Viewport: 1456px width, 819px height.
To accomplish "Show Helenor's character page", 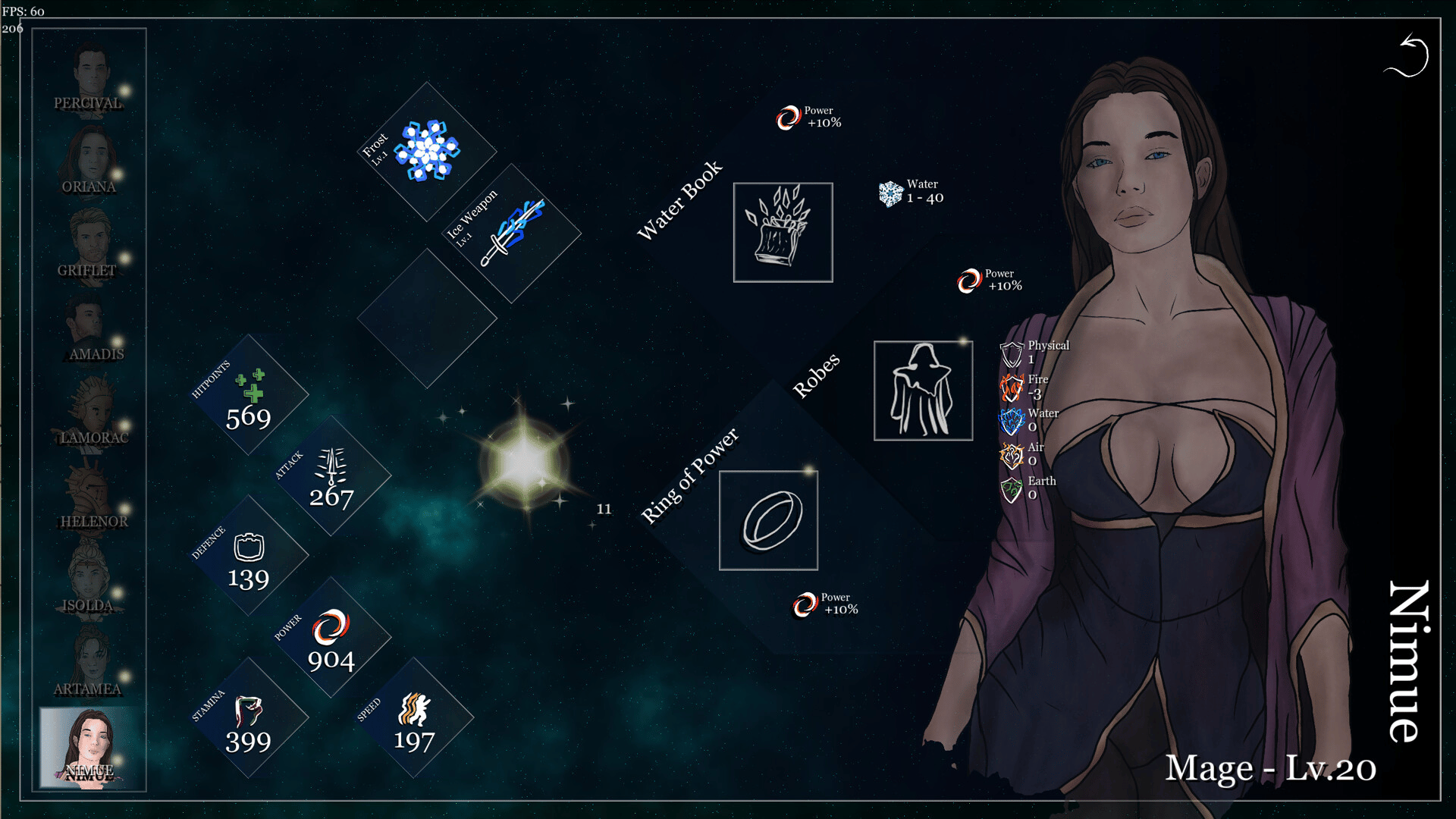I will [91, 494].
